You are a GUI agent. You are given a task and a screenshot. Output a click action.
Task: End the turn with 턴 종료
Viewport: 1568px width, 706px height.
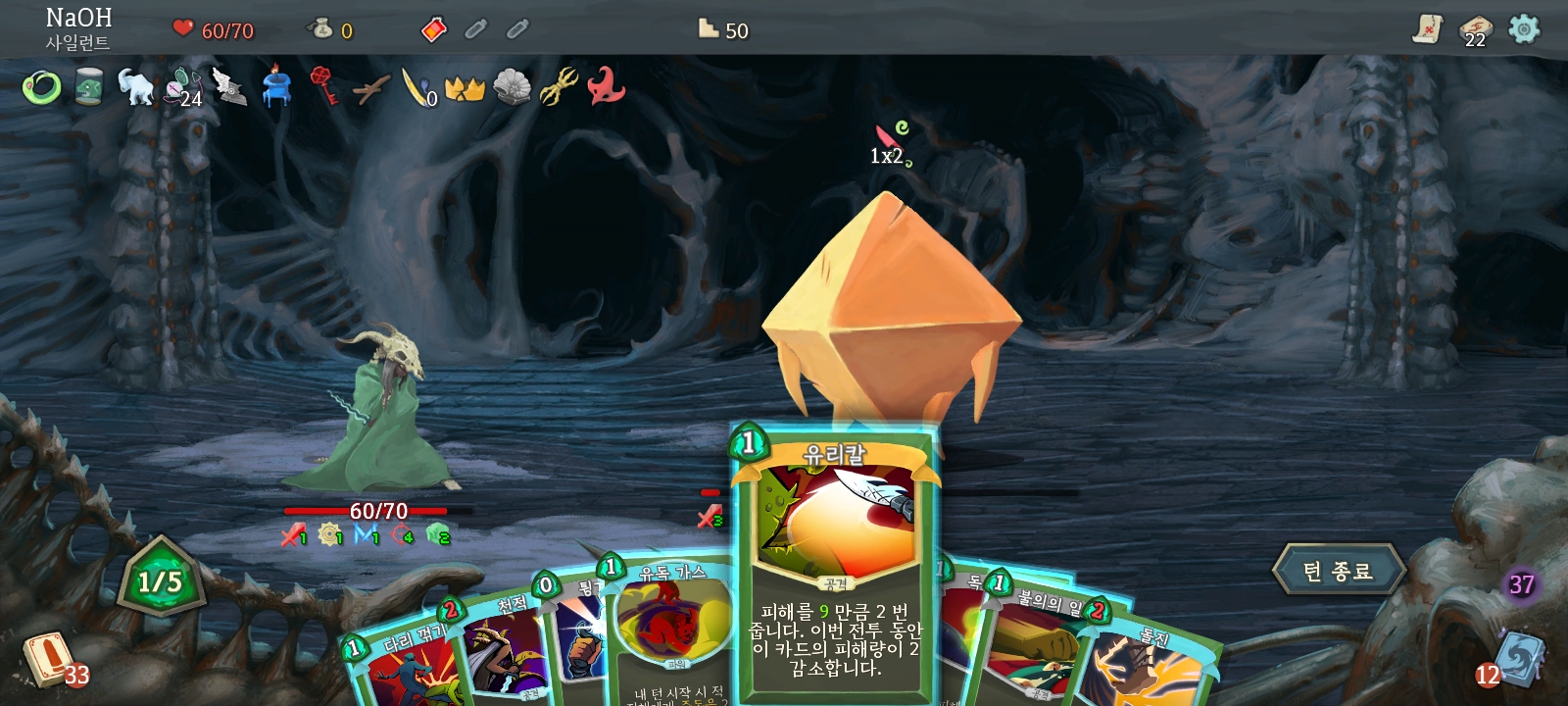pos(1339,571)
